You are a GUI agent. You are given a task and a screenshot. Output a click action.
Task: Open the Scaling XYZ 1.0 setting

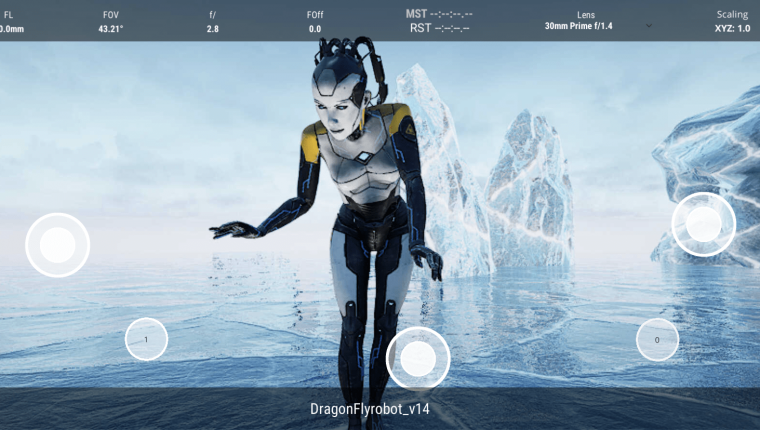tap(732, 22)
